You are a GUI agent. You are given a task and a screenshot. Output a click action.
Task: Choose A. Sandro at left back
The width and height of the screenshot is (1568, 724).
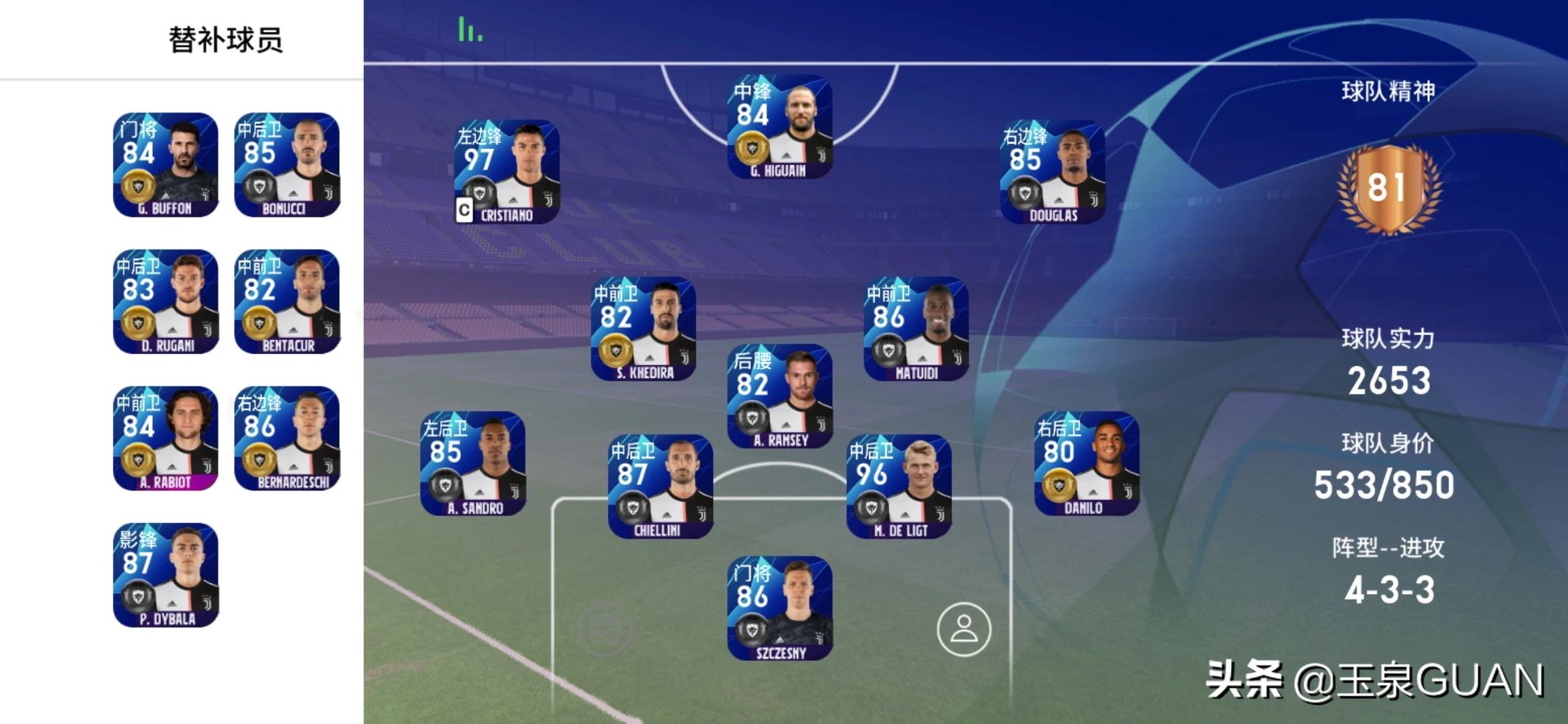pyautogui.click(x=473, y=464)
